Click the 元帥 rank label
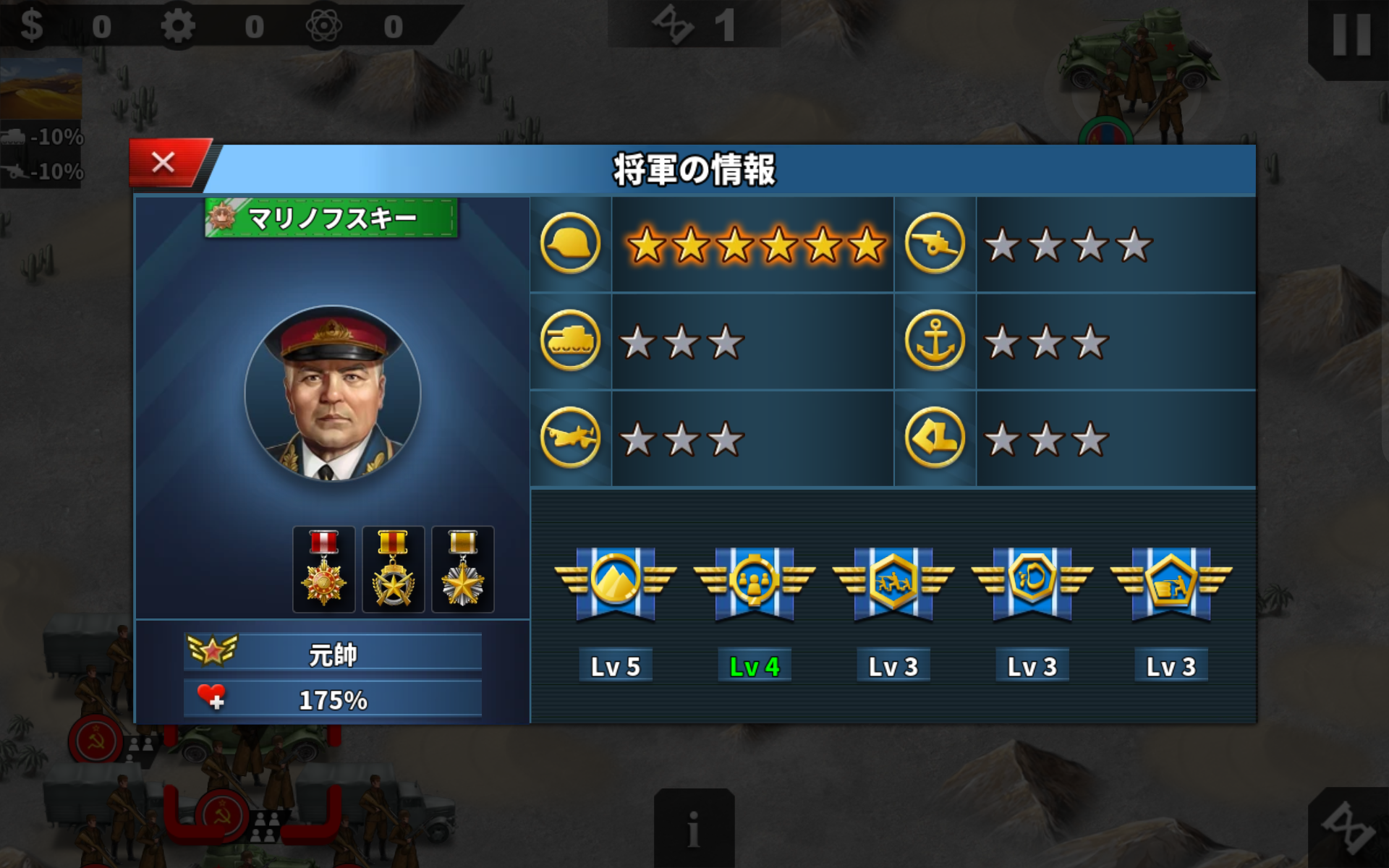 (x=333, y=653)
